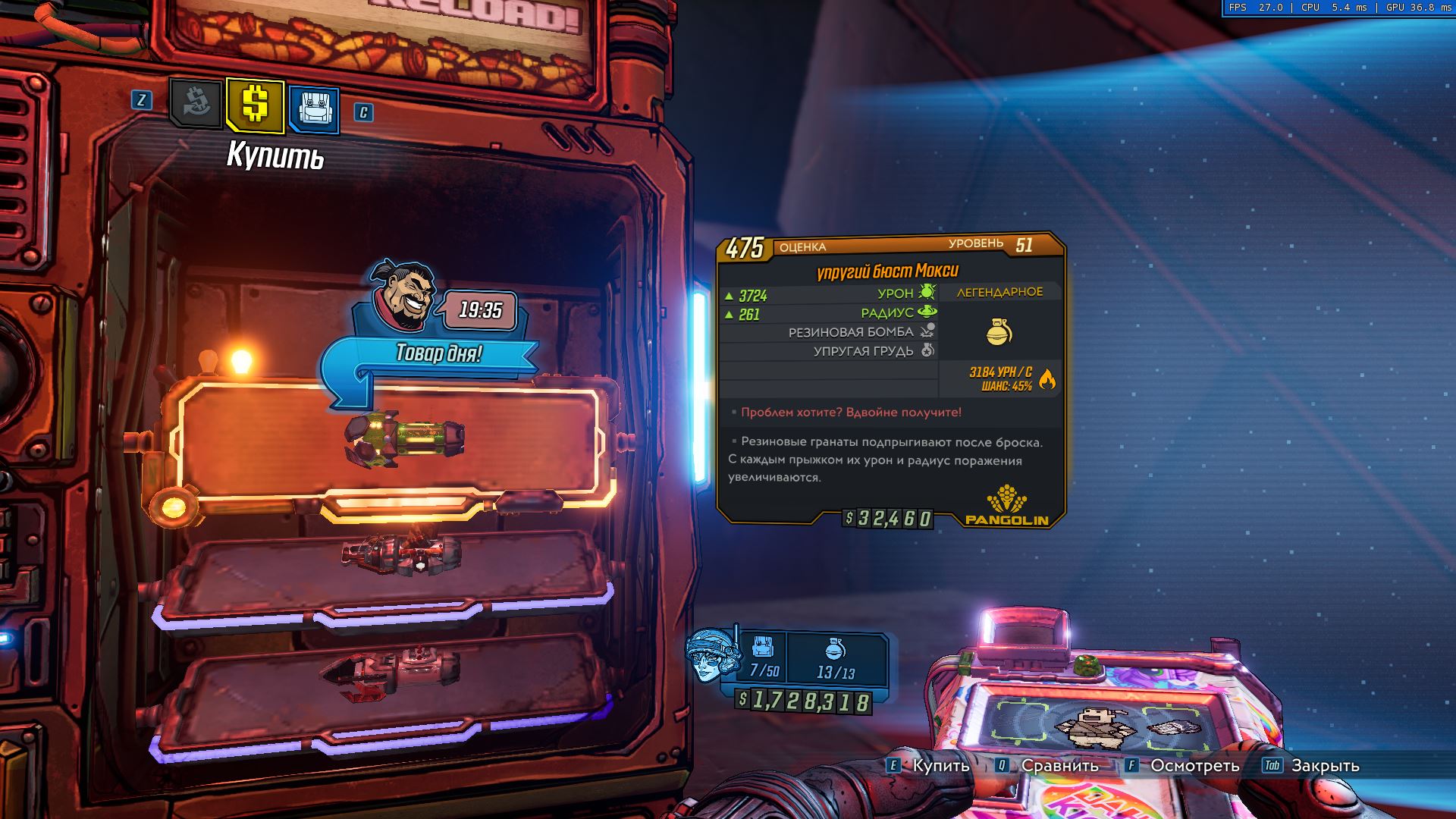
Task: Pick the red item on bottom shelf
Action: (391, 670)
